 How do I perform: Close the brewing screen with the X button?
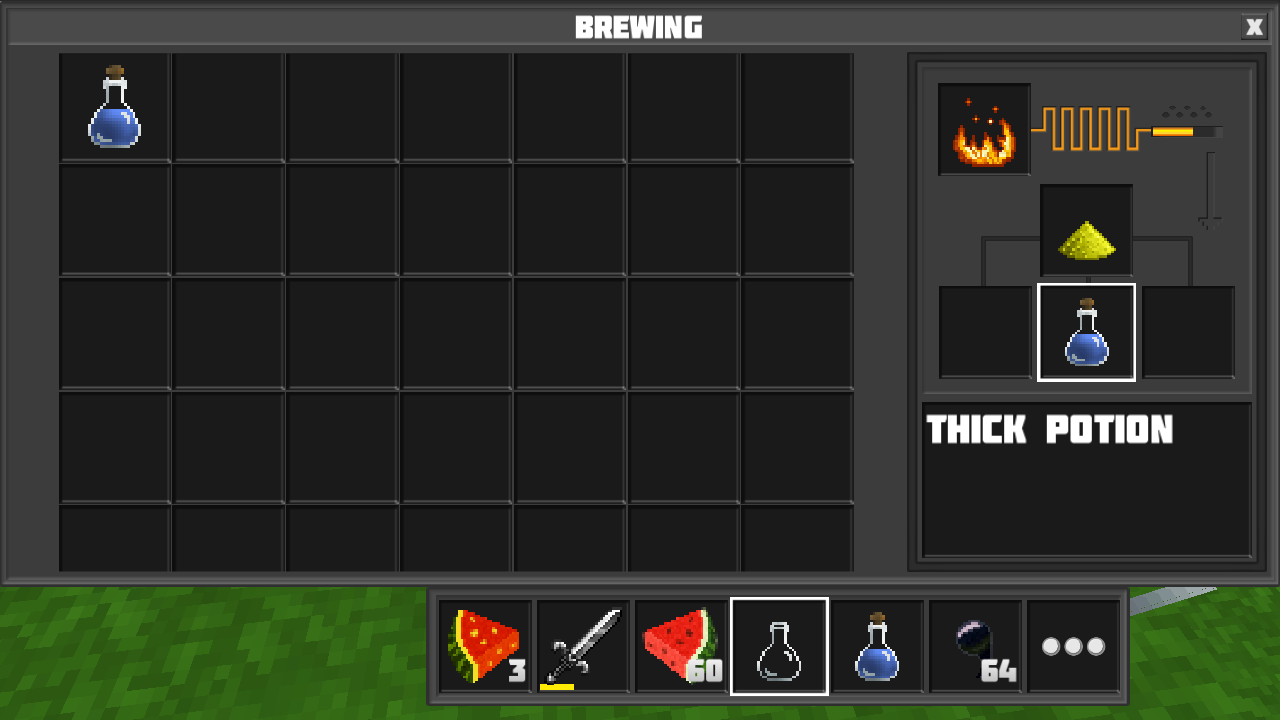tap(1254, 27)
